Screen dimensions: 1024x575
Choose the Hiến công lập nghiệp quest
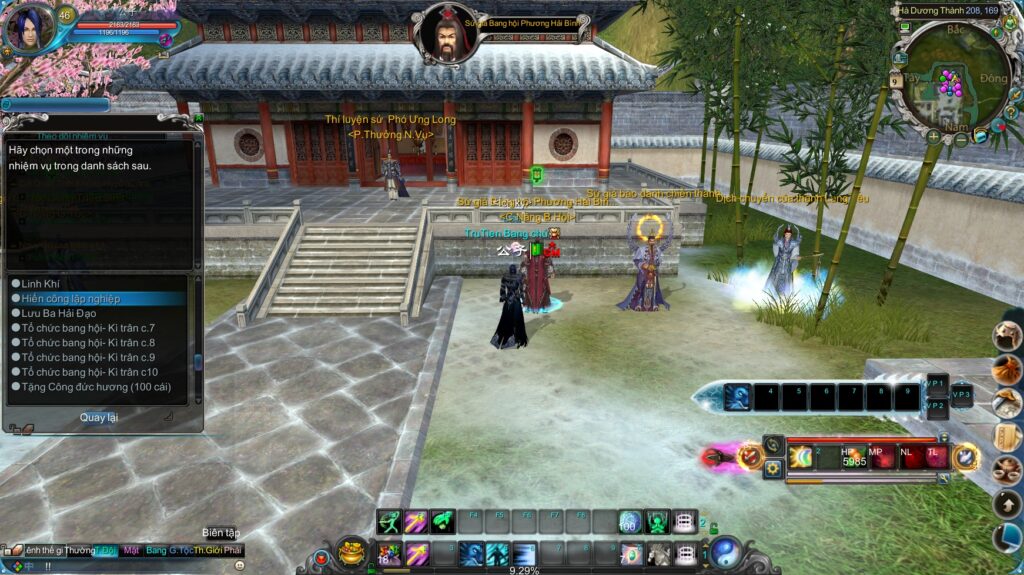[x=71, y=298]
